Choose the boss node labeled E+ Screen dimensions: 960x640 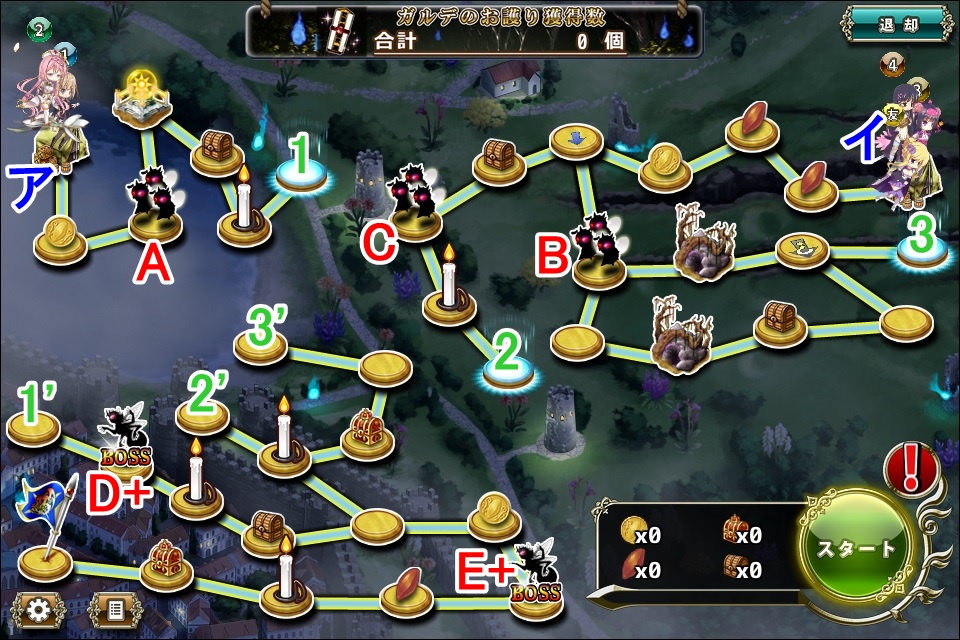pyautogui.click(x=534, y=577)
